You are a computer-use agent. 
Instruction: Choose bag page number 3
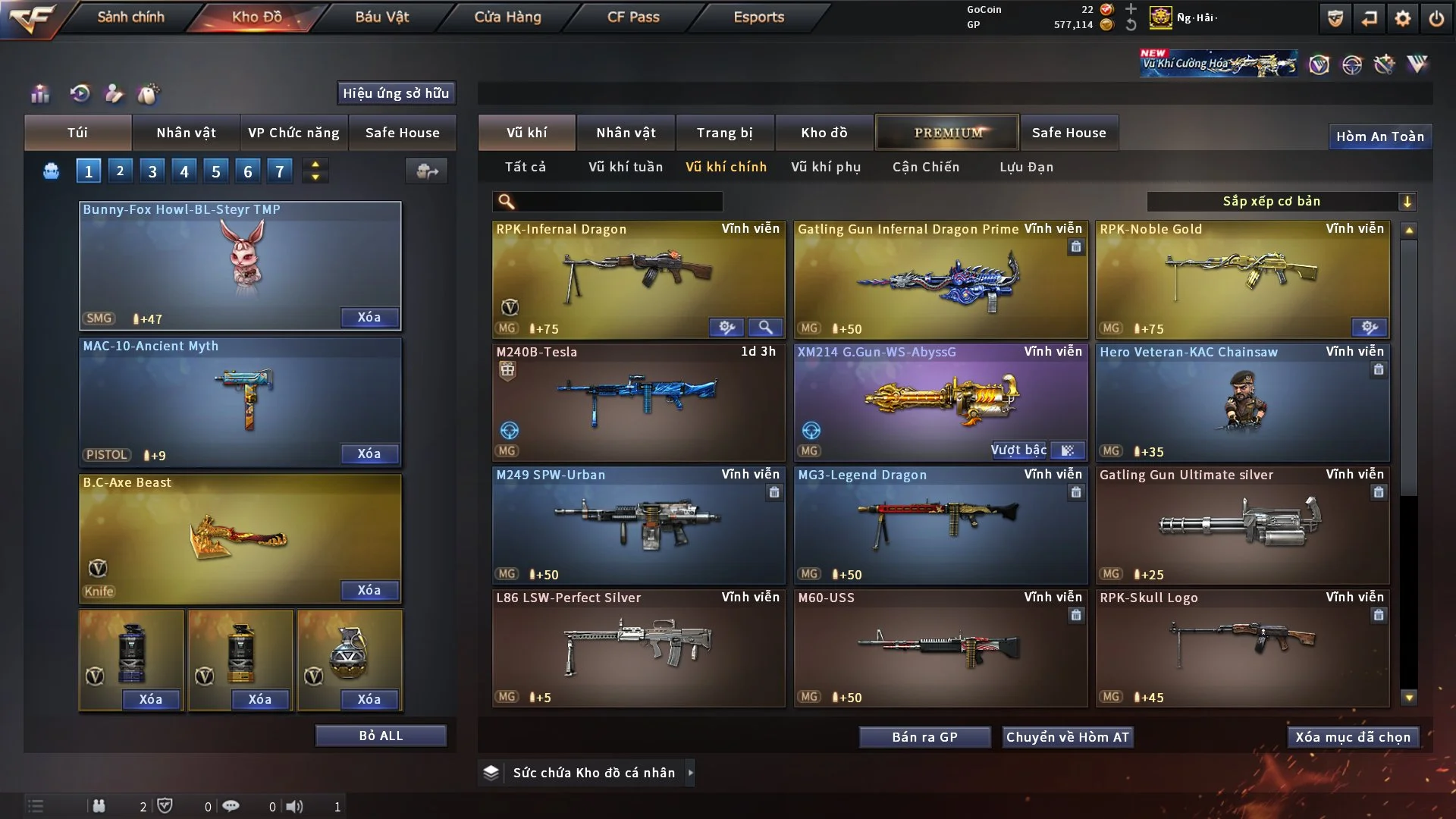(x=152, y=171)
